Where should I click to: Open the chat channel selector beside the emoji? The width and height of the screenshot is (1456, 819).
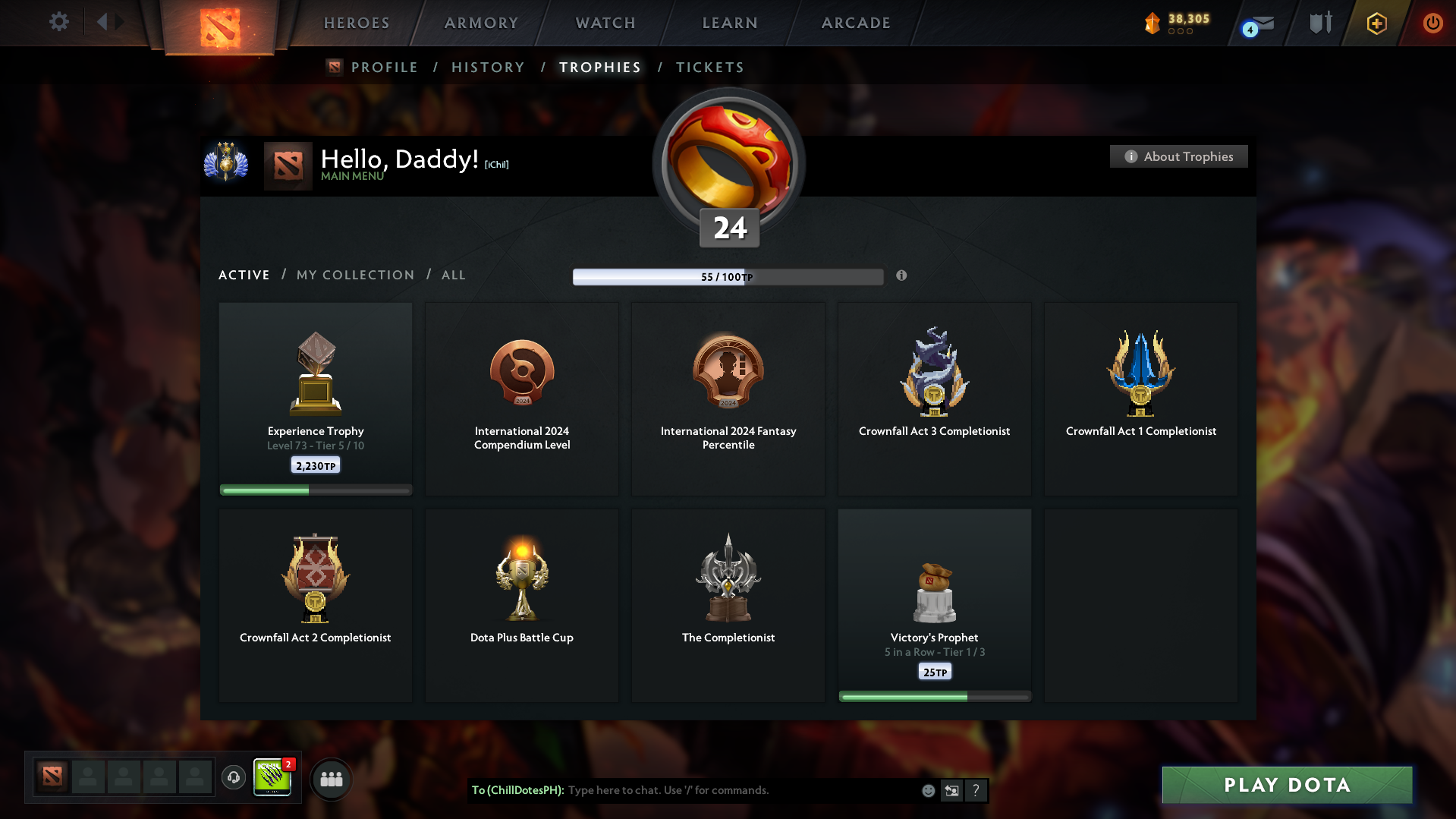click(x=951, y=790)
